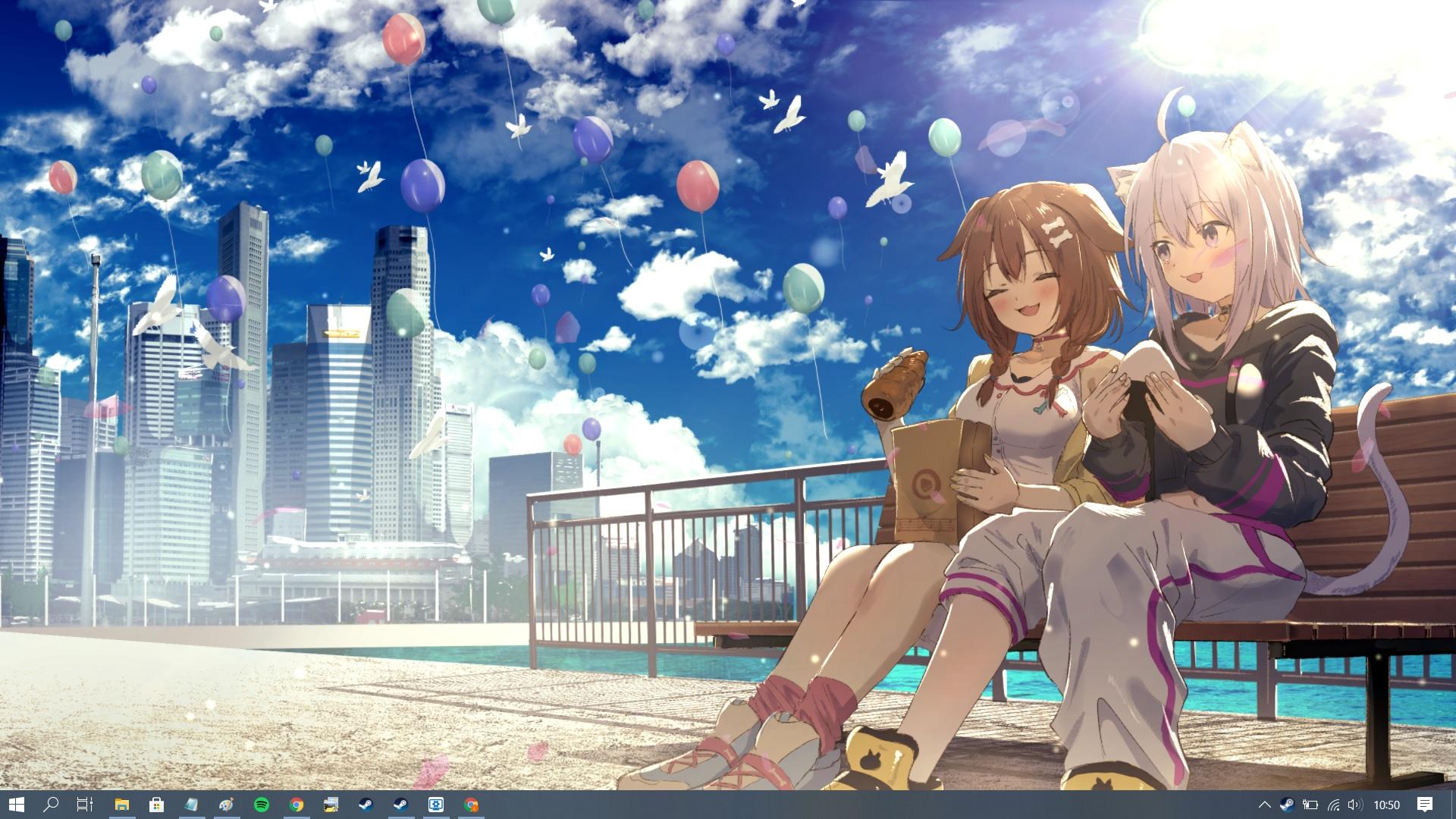This screenshot has height=819, width=1456.
Task: Launch Spotify from the taskbar
Action: click(x=262, y=805)
